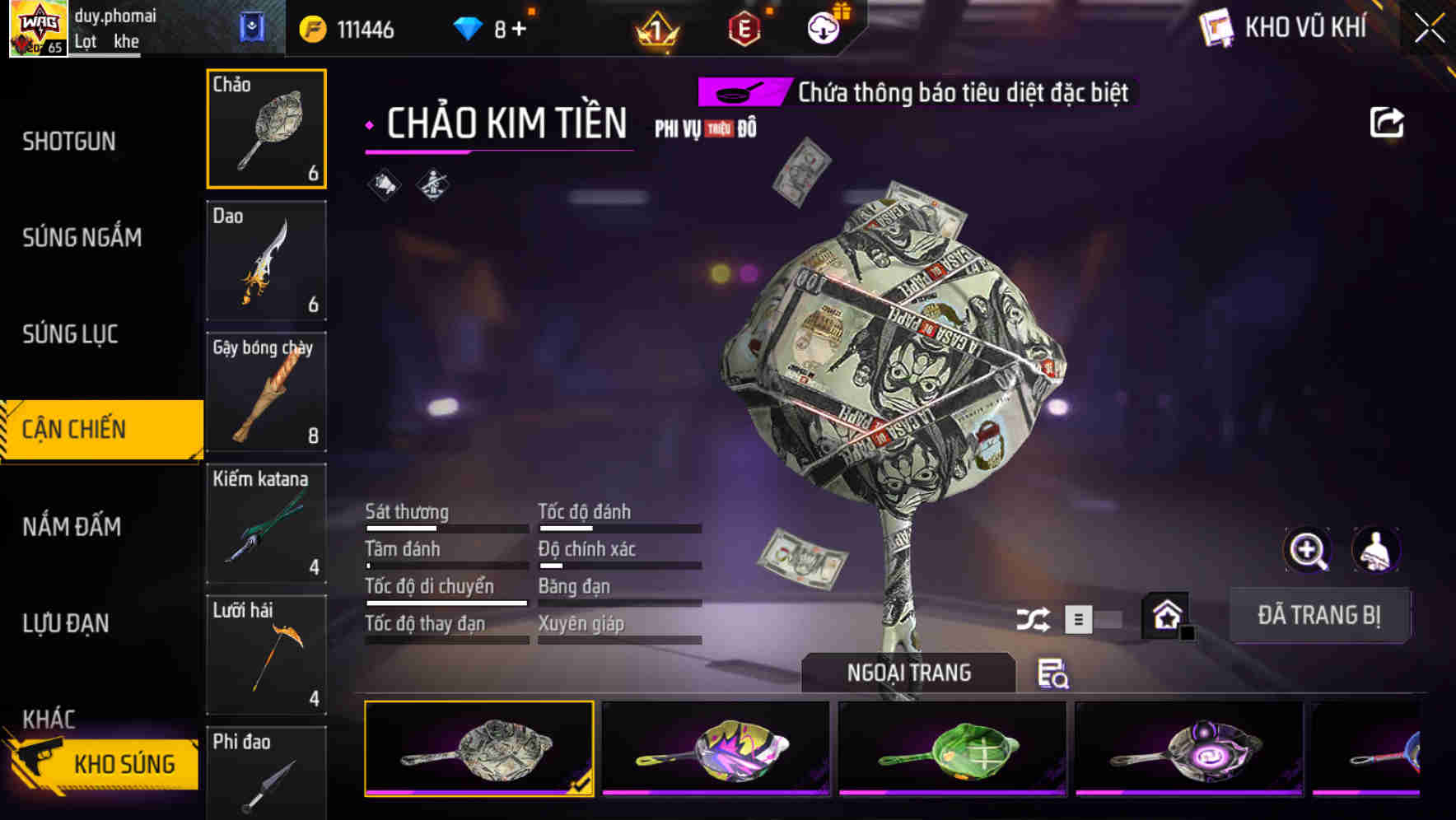Click the ĐÃ TRANG BỊ button
1456x820 pixels.
(x=1319, y=615)
